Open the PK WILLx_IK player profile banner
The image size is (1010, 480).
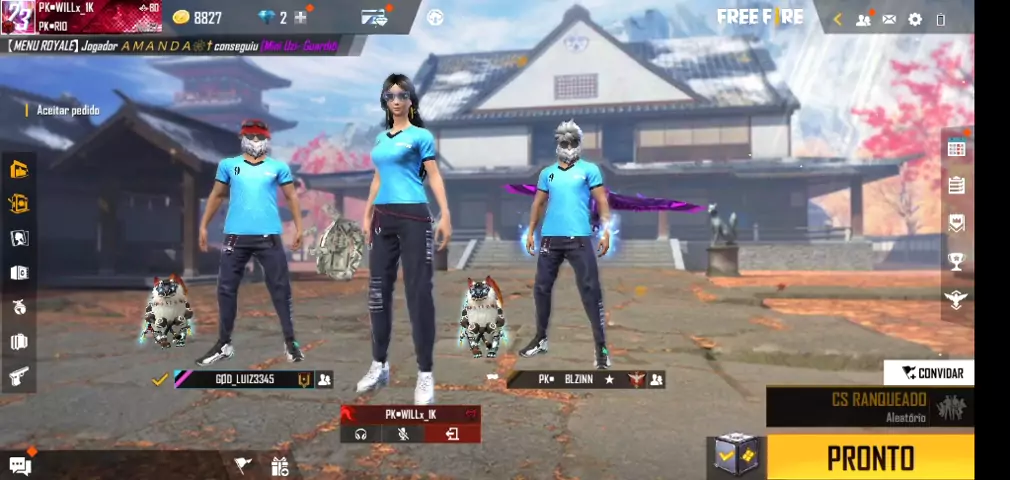tap(82, 17)
